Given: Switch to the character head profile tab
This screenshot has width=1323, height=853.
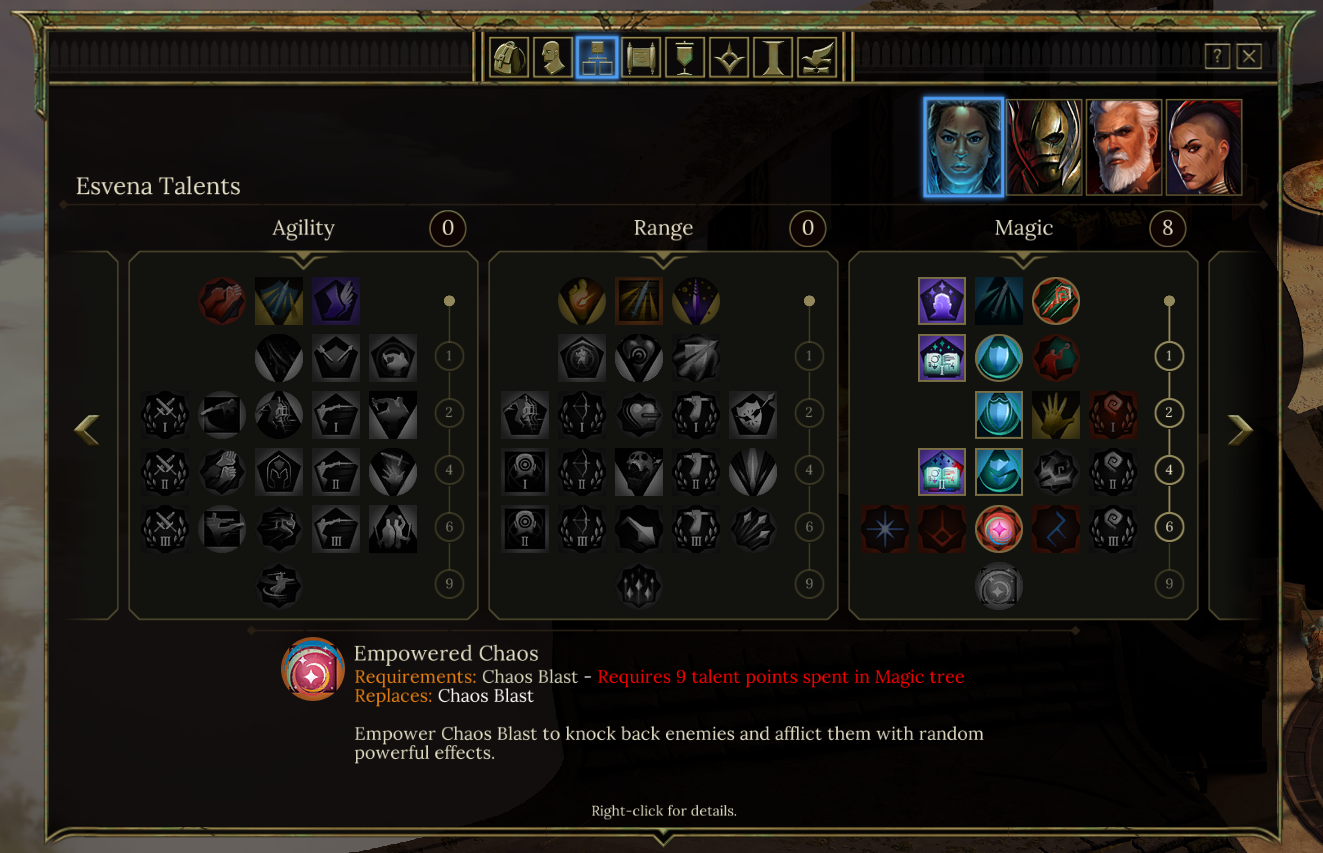Looking at the screenshot, I should pyautogui.click(x=552, y=57).
